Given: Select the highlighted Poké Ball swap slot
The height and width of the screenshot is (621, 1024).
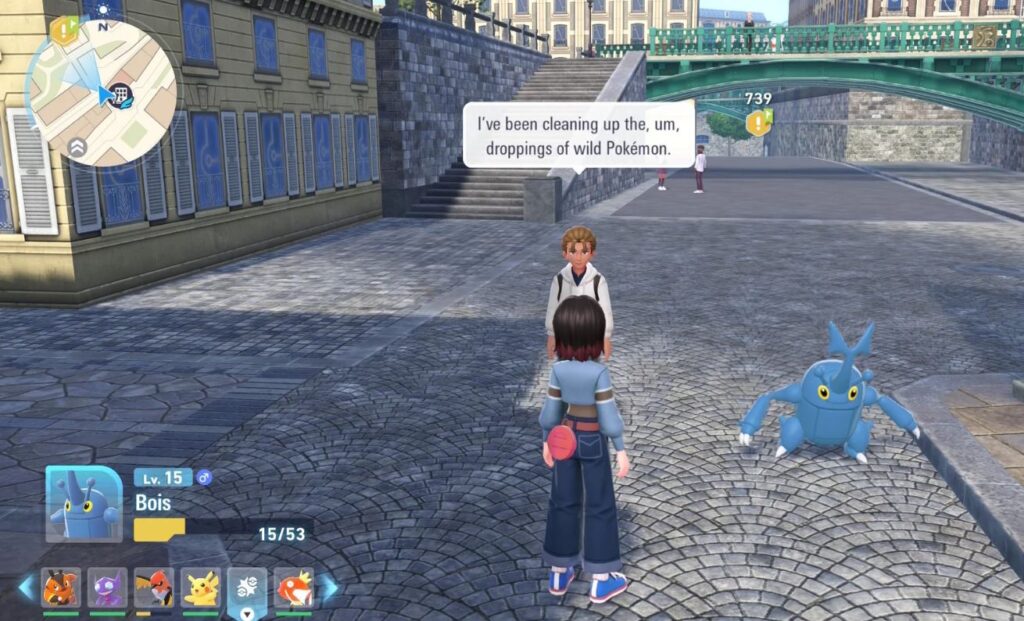Looking at the screenshot, I should (247, 587).
